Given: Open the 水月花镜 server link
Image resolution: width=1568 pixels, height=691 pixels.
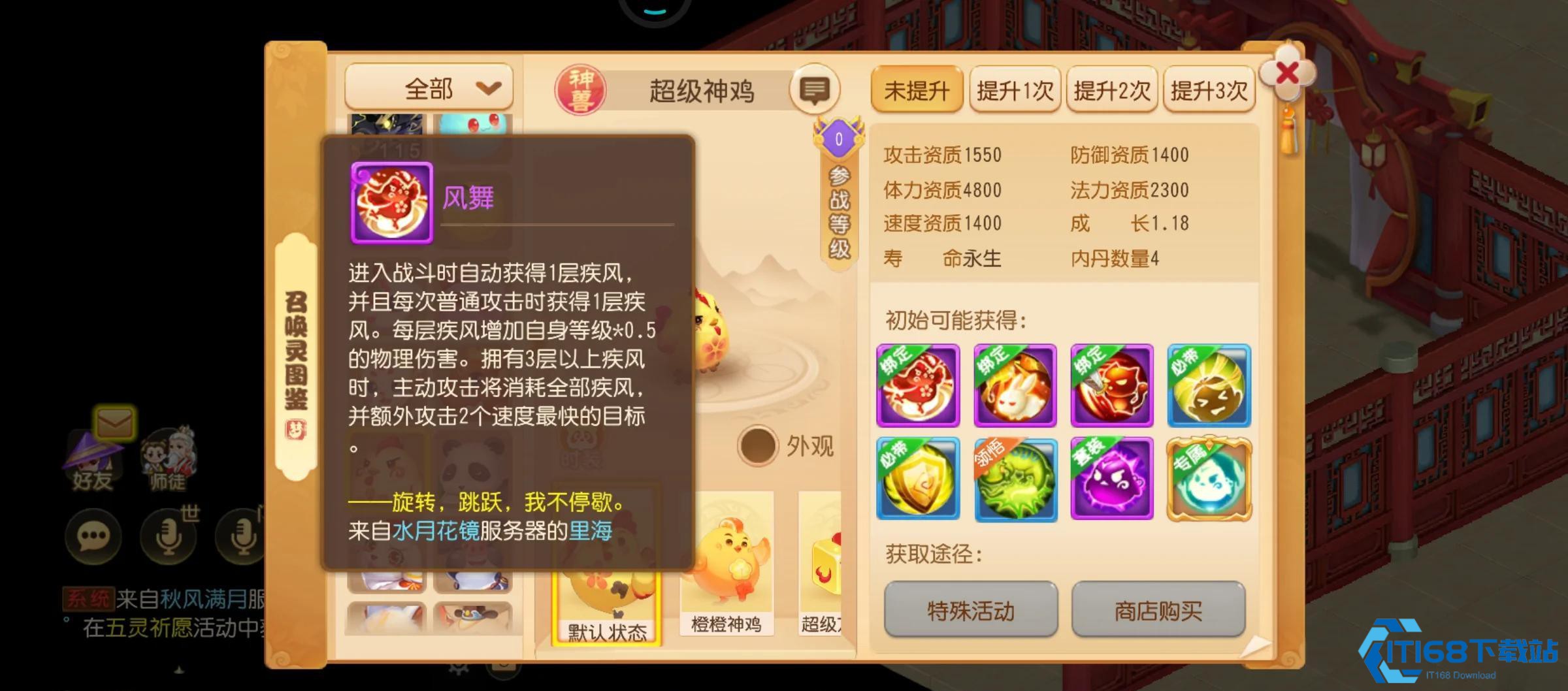Looking at the screenshot, I should (x=435, y=532).
